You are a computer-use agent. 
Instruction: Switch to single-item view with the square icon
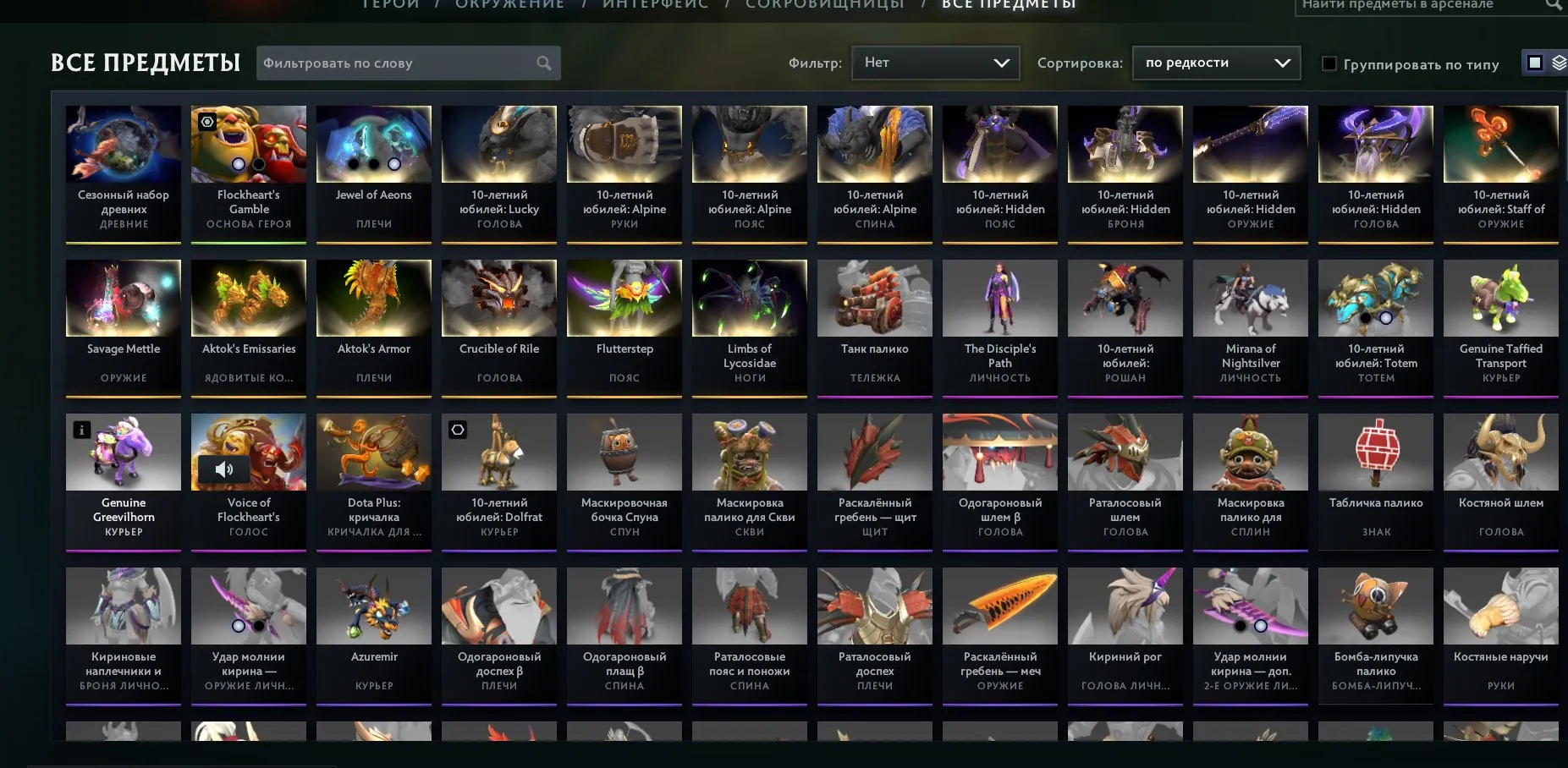[1533, 64]
